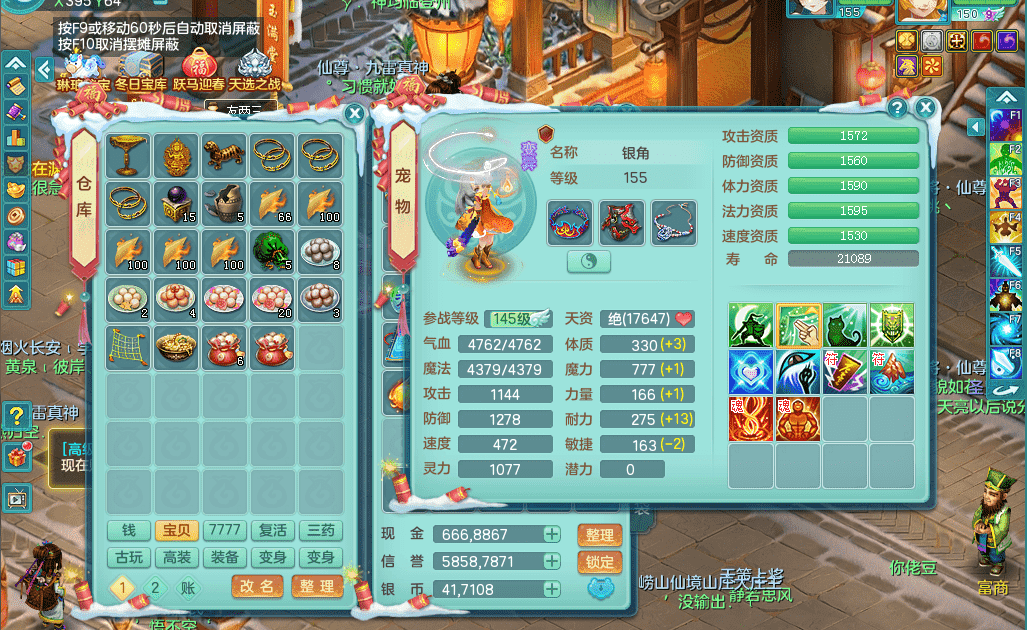Choose the 装备 warehouse category

[224, 557]
